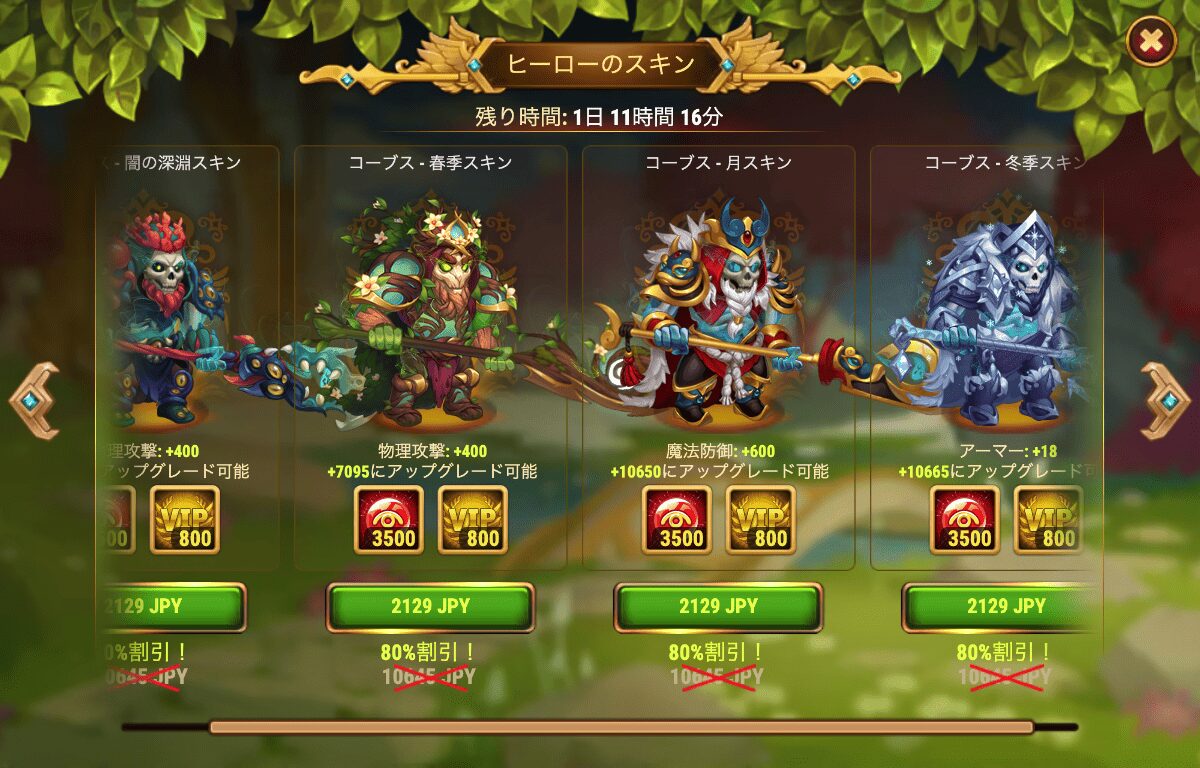
Task: Select the dark abyss skin's VIP 800 reward
Action: [x=185, y=520]
